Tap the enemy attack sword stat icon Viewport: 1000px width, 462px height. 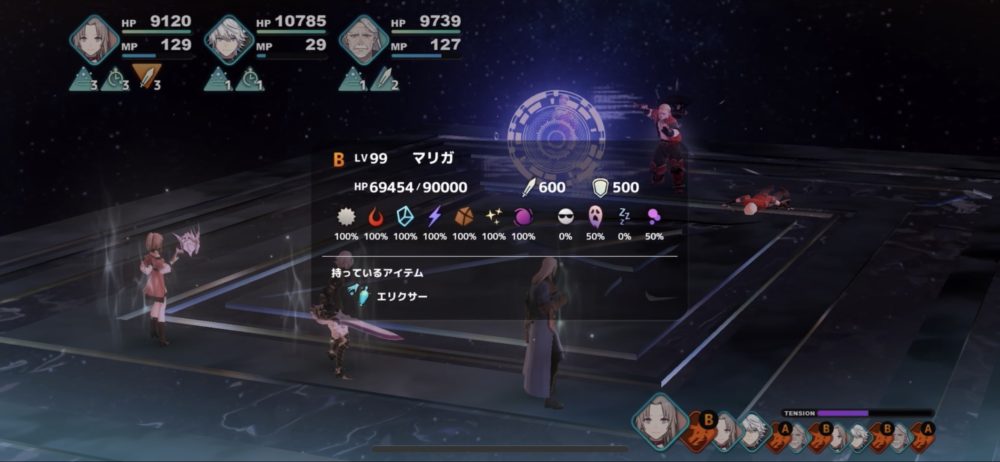(x=529, y=187)
